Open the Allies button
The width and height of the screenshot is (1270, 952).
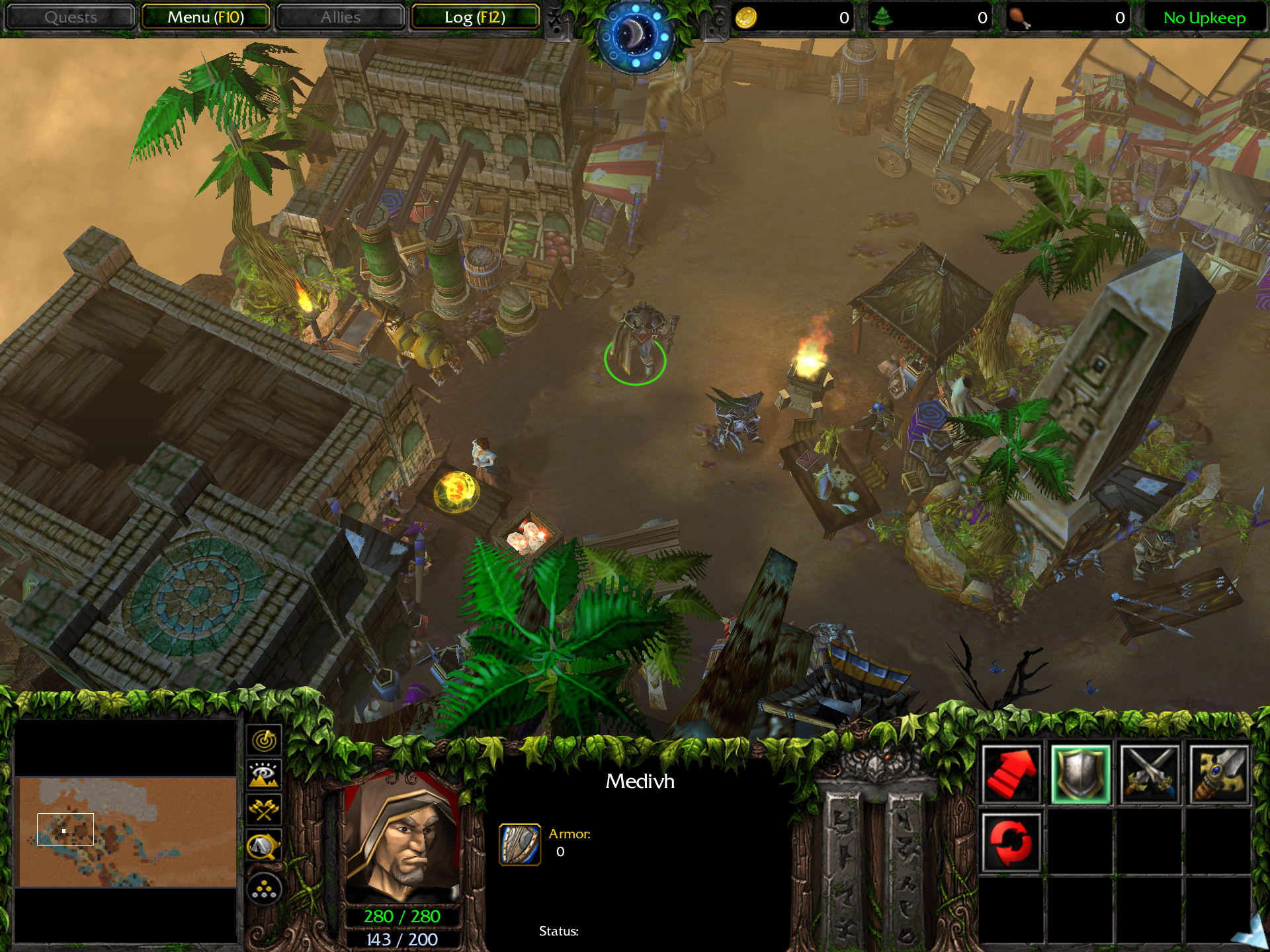pyautogui.click(x=340, y=17)
